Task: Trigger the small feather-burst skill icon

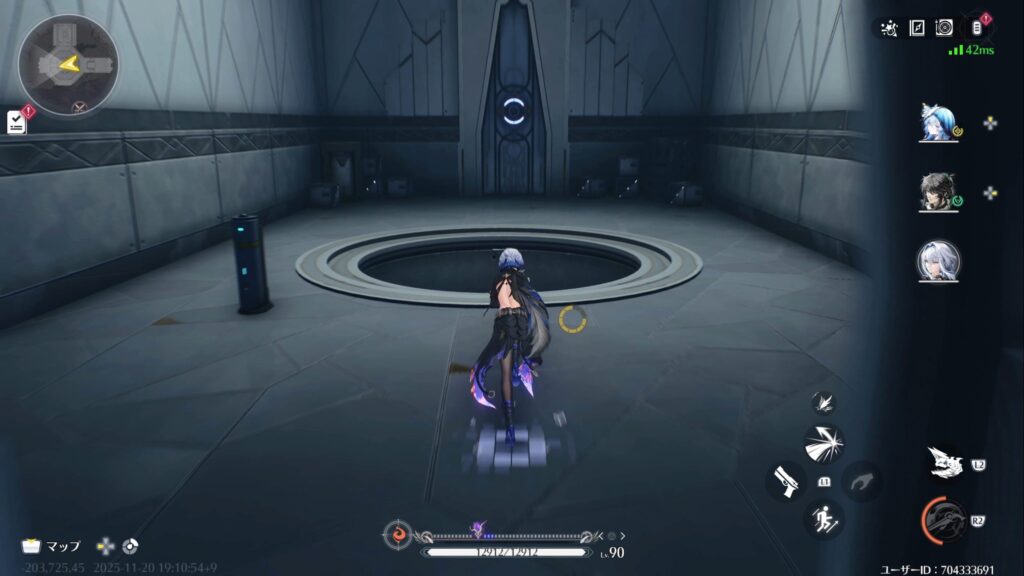Action: pyautogui.click(x=824, y=403)
